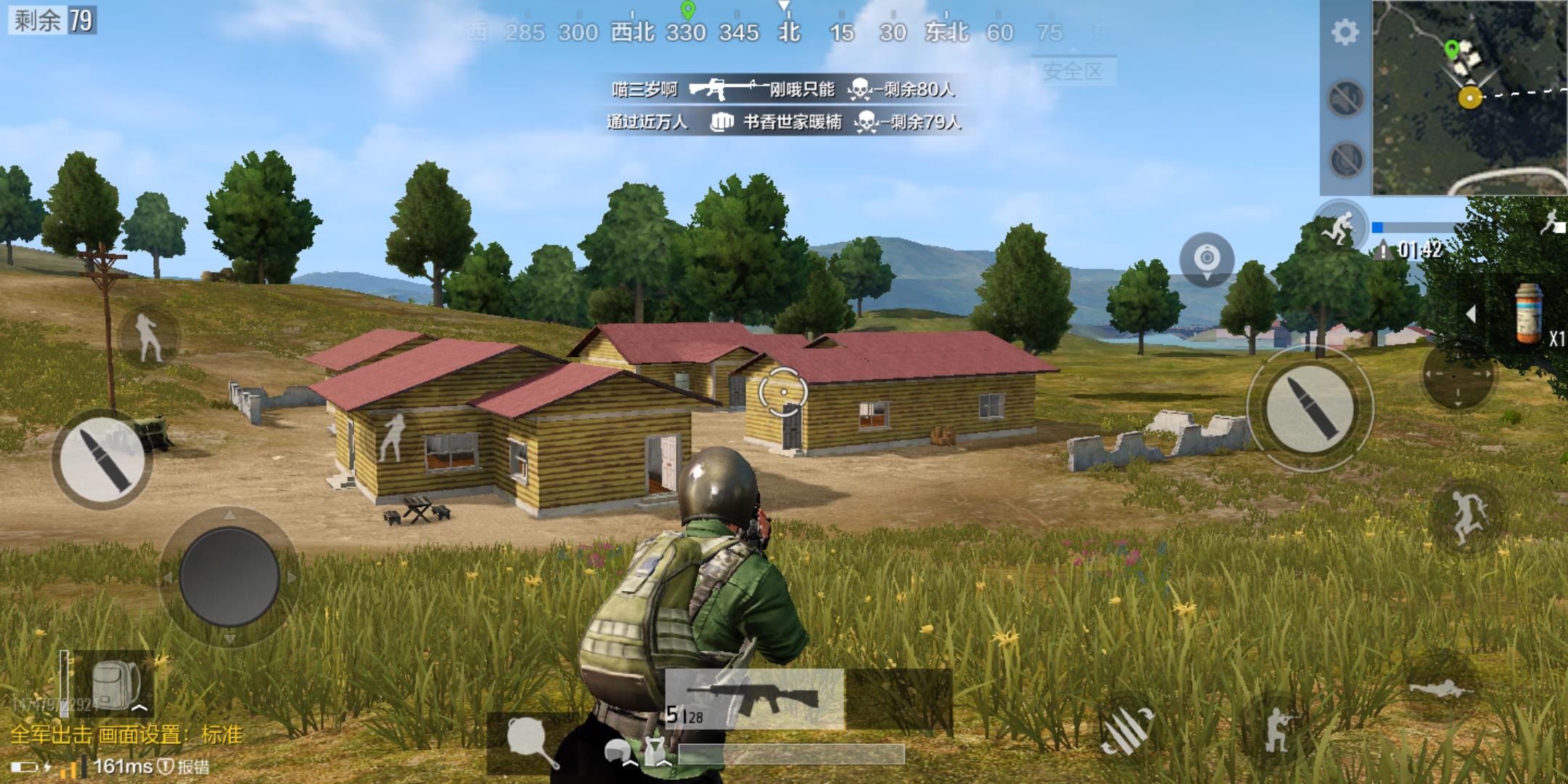Tap the location marker pin button
The image size is (1568, 784).
[1206, 259]
